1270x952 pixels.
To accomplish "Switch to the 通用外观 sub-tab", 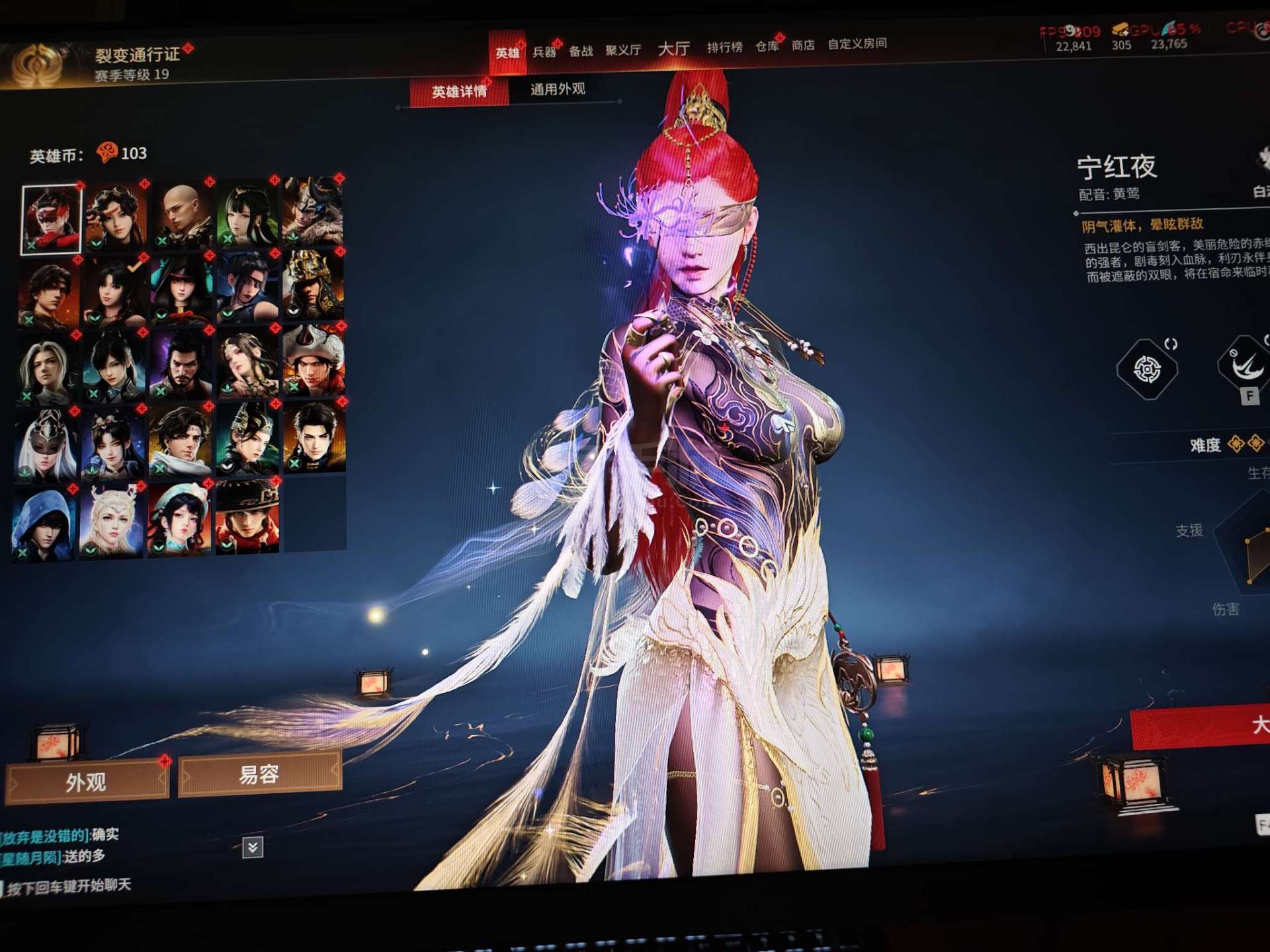I will click(x=558, y=89).
